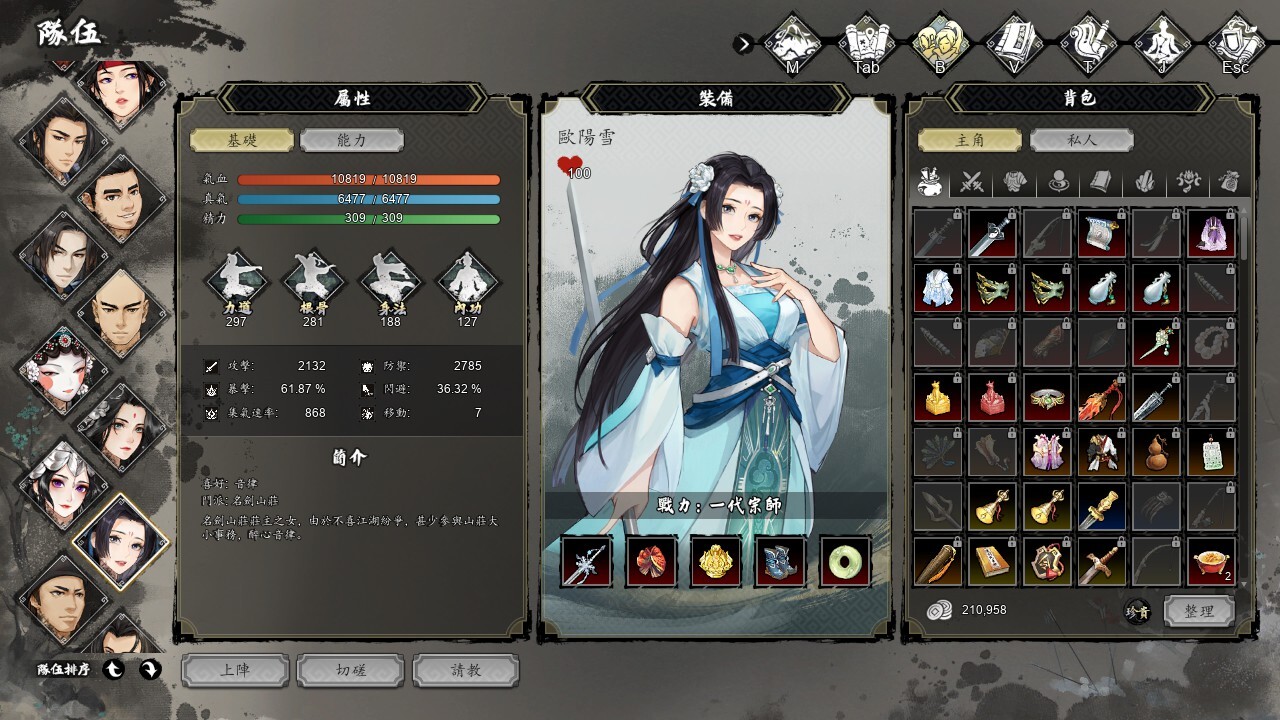Switch to the 能力 attributes tab
This screenshot has width=1280, height=720.
coord(352,140)
